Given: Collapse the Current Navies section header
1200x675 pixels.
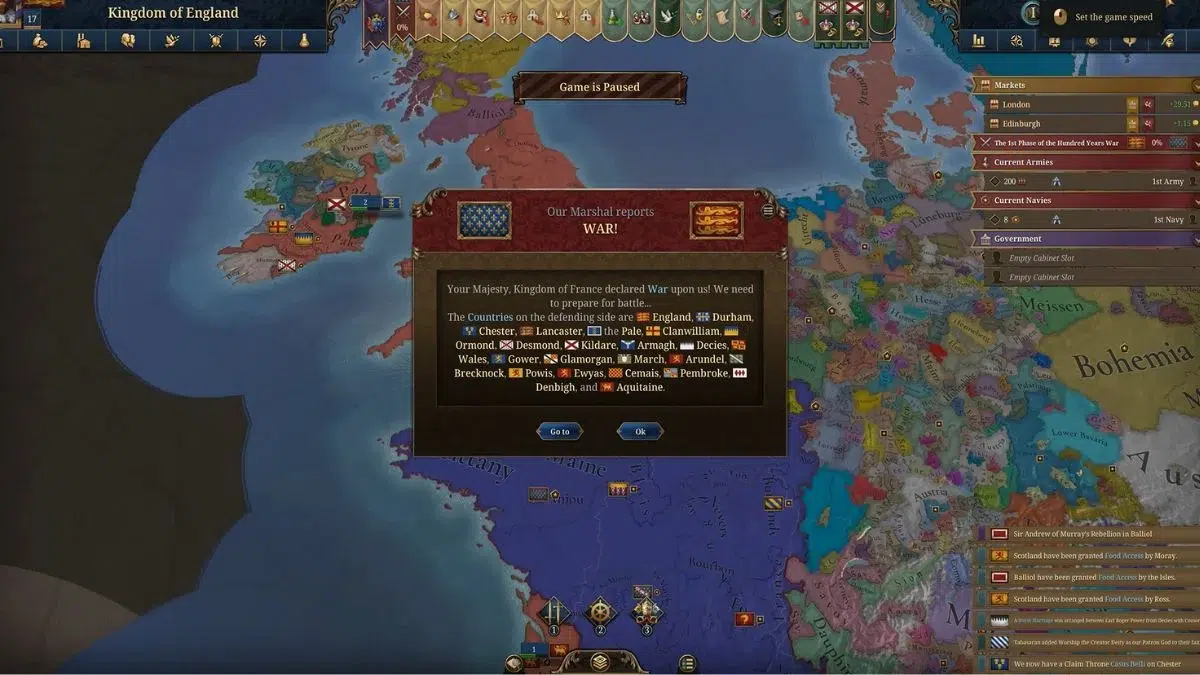Looking at the screenshot, I should coord(1085,200).
